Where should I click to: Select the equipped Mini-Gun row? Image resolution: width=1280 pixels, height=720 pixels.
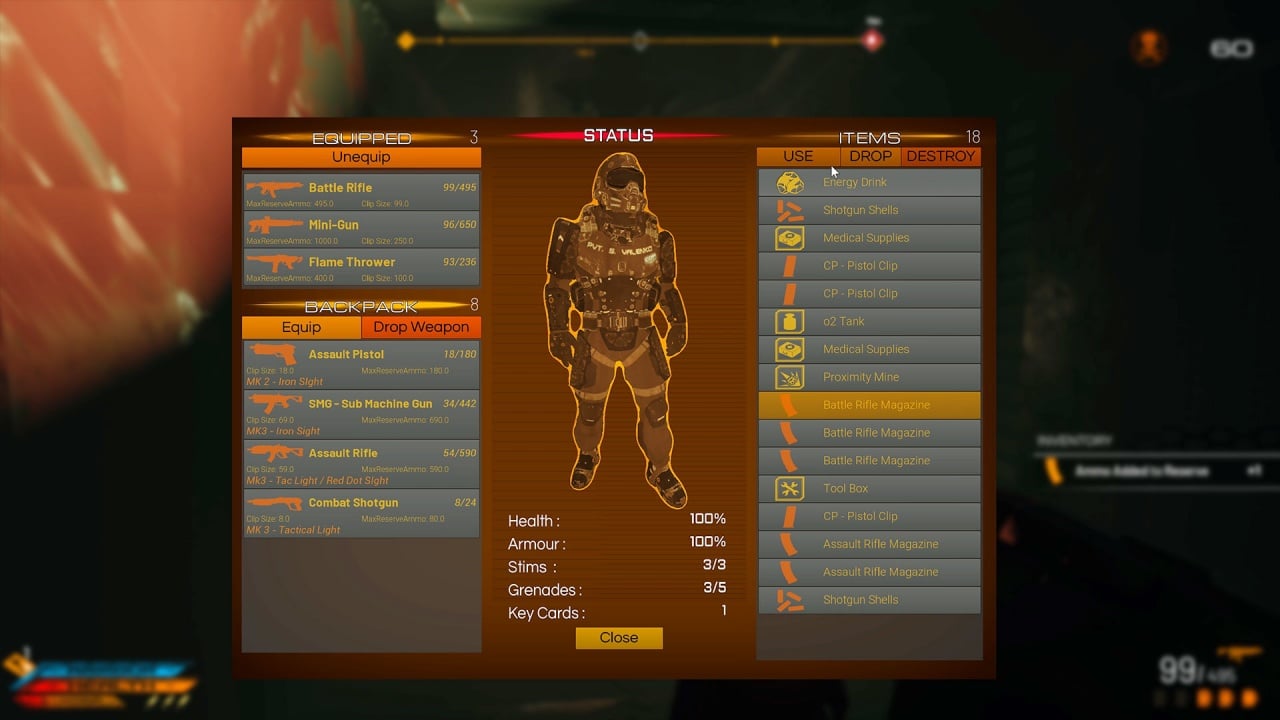361,229
